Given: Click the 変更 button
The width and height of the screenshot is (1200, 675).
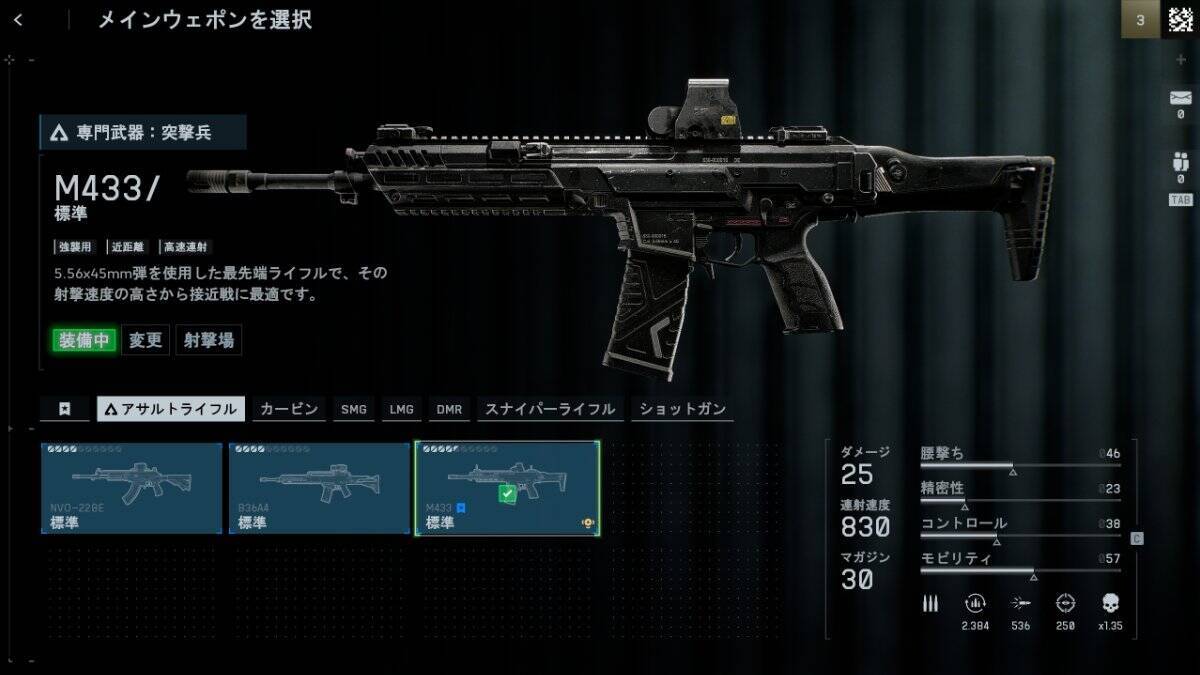Looking at the screenshot, I should click(x=146, y=340).
